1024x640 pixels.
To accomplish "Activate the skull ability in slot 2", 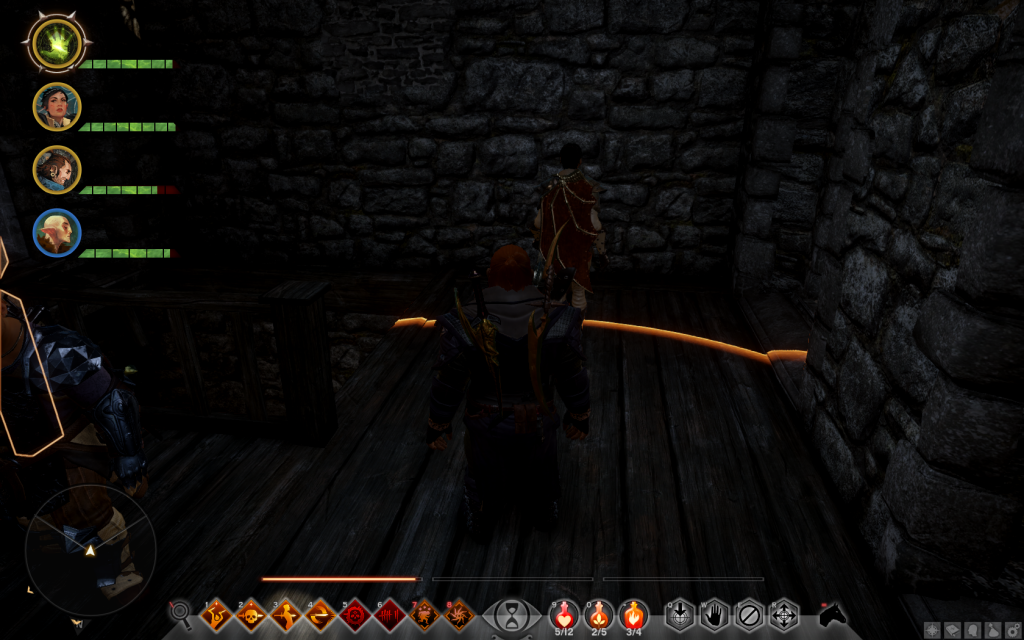I will click(x=250, y=613).
